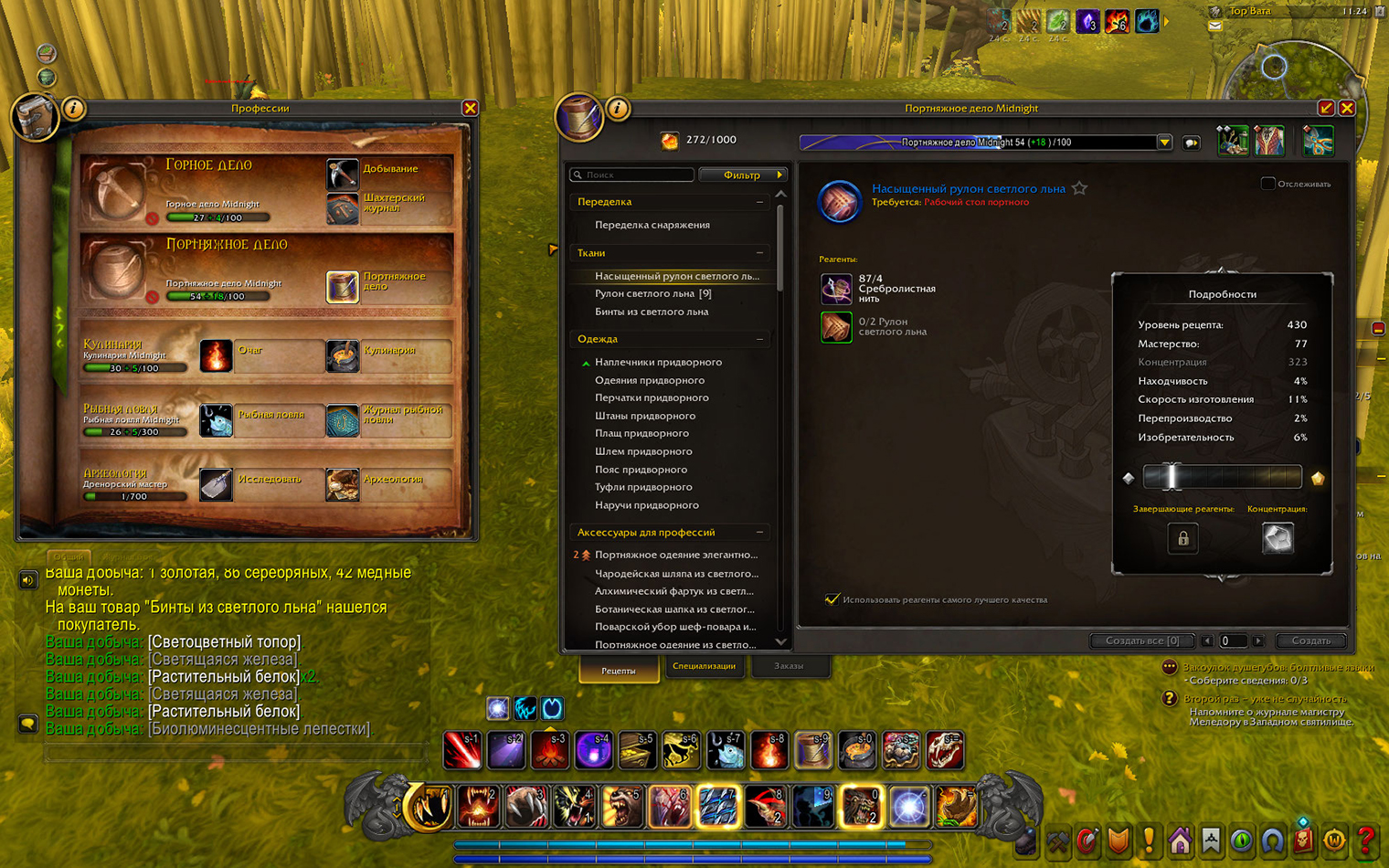Favorite the recipe with the star icon

(1080, 188)
